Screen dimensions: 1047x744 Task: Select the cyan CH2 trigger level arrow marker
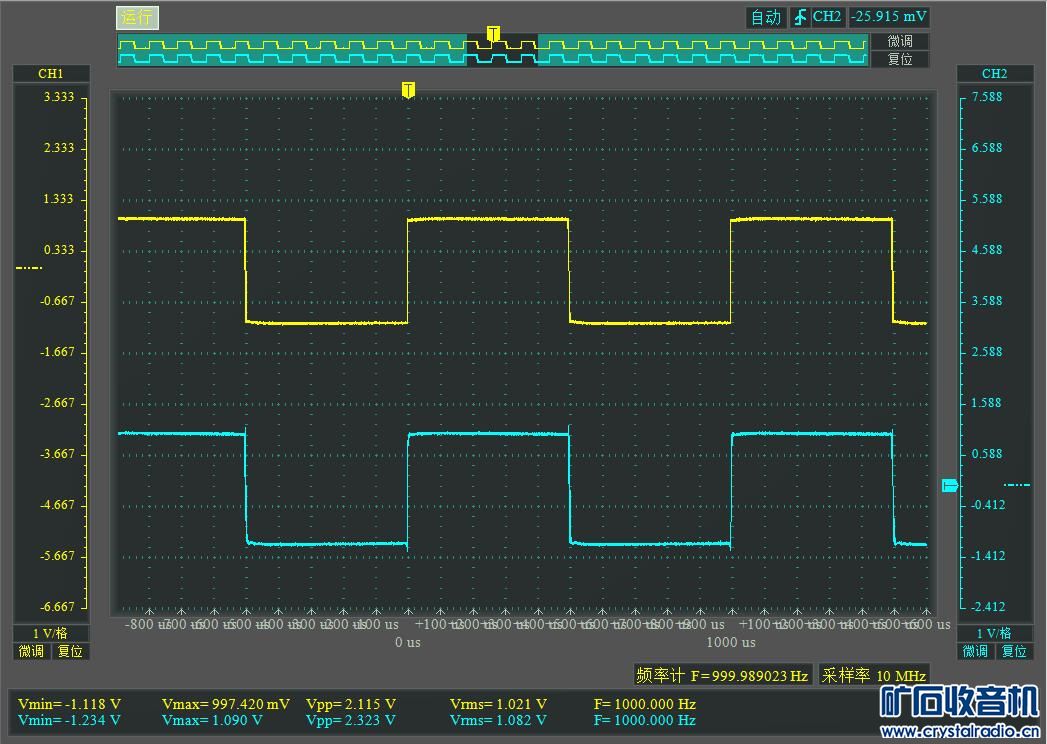[950, 486]
